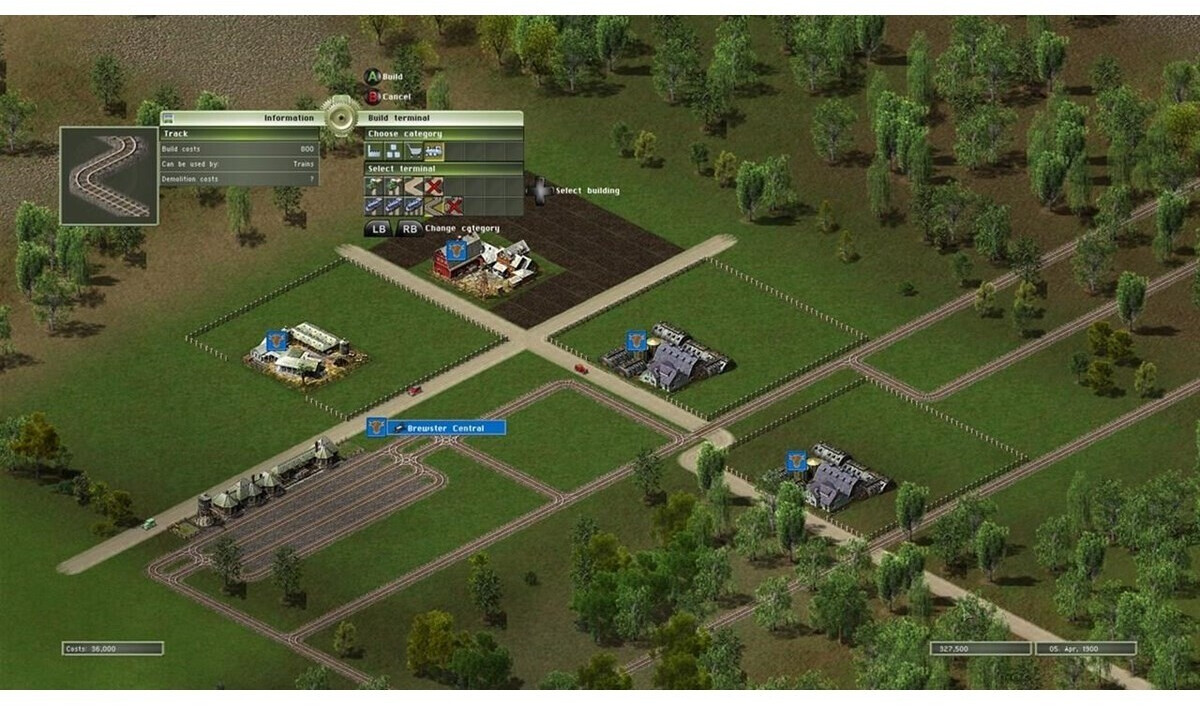Choose the red X next to track piece

453,206
